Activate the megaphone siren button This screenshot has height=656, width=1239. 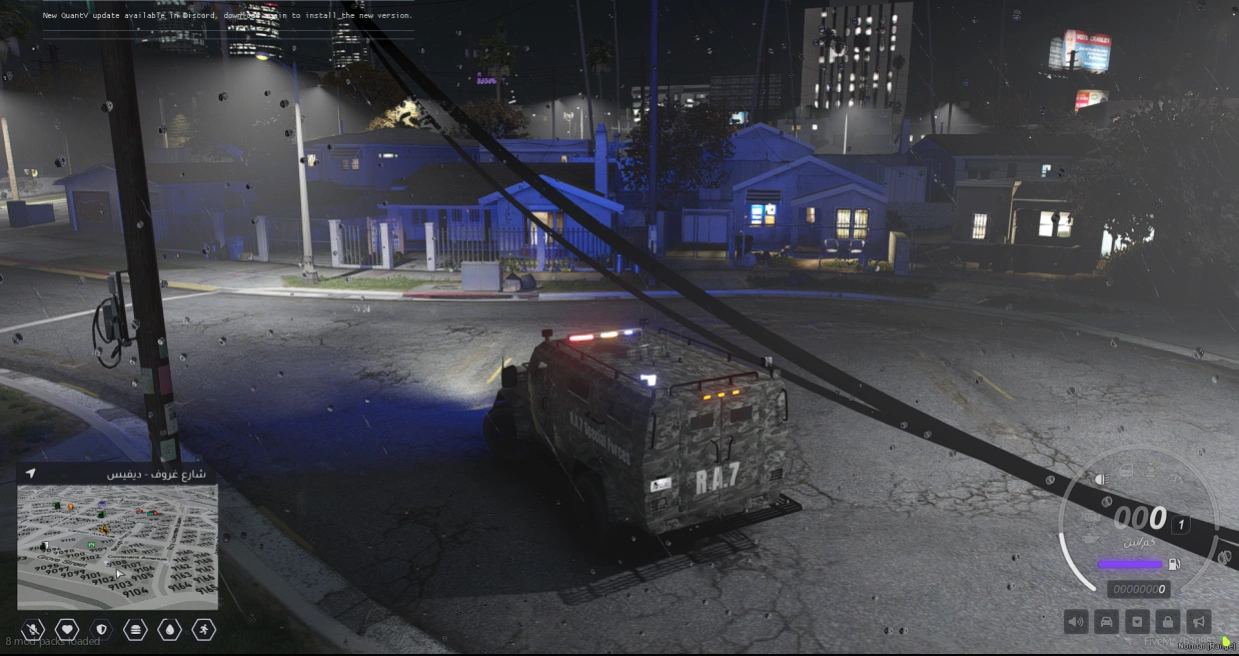point(1198,622)
